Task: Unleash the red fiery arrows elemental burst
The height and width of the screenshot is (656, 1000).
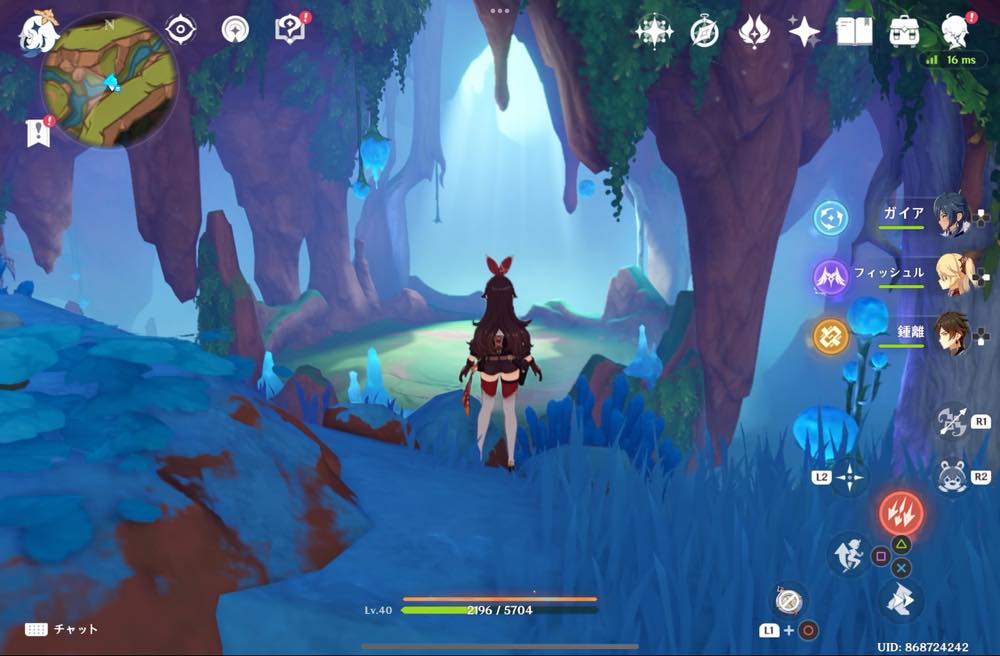Action: pos(901,513)
